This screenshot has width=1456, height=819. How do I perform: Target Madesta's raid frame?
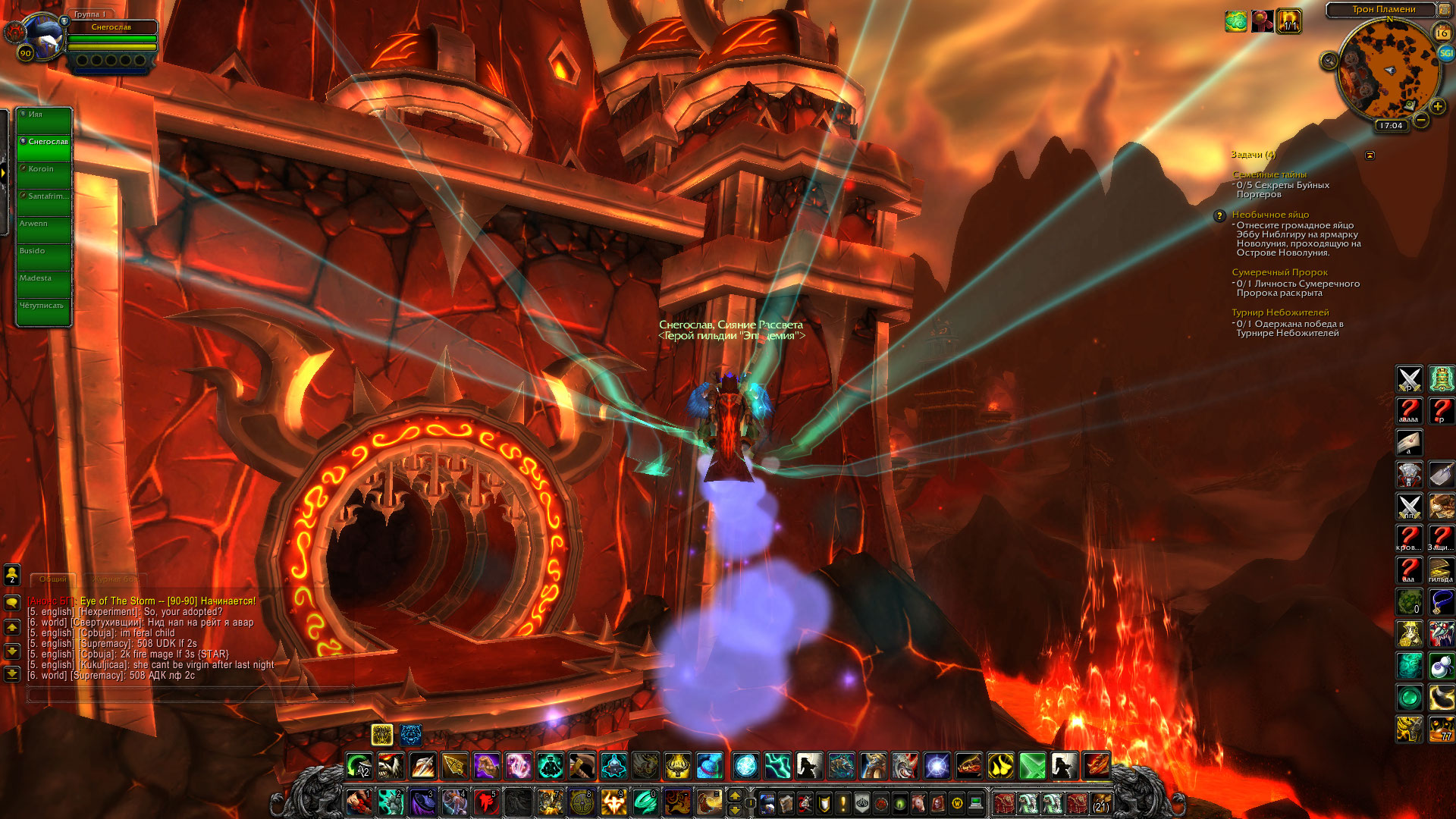tap(44, 284)
